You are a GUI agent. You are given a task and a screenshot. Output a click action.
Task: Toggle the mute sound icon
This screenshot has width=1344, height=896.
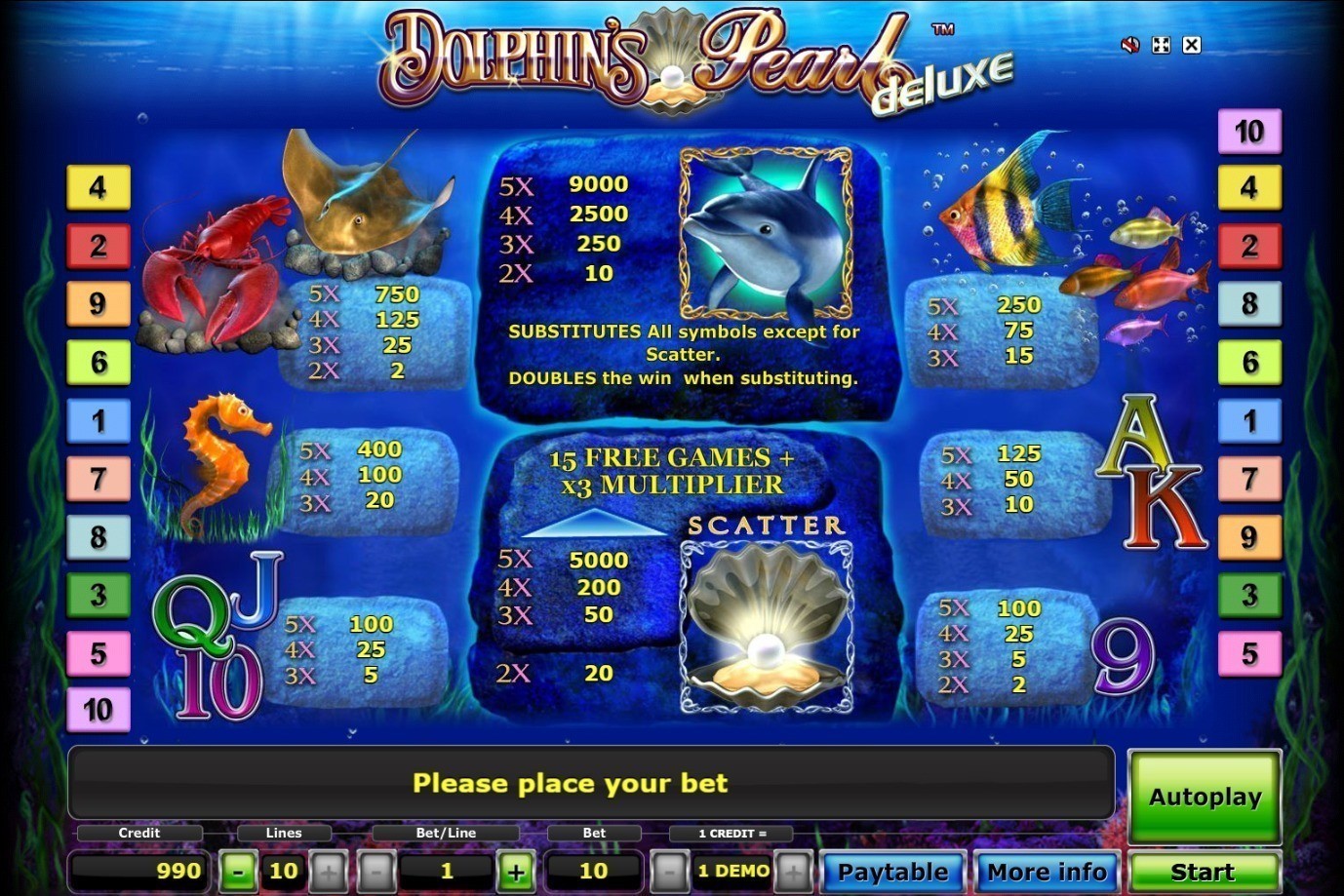pos(1129,45)
